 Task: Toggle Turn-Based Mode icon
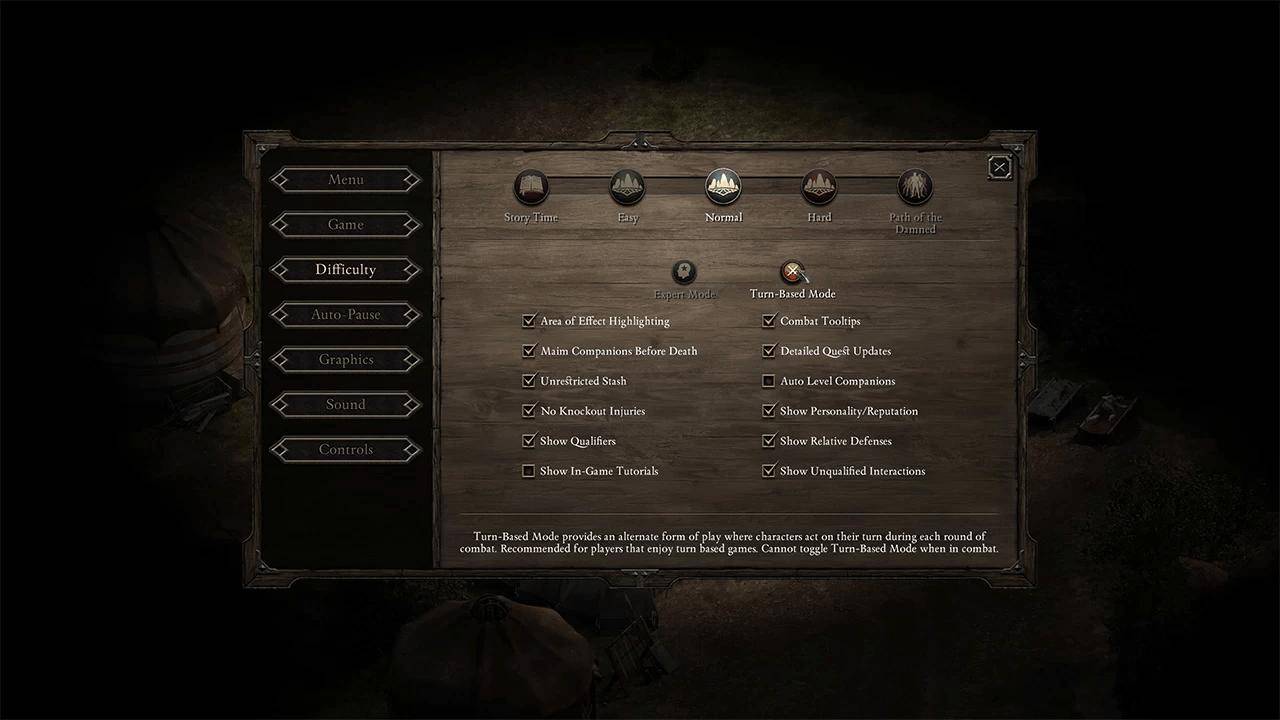(x=792, y=272)
